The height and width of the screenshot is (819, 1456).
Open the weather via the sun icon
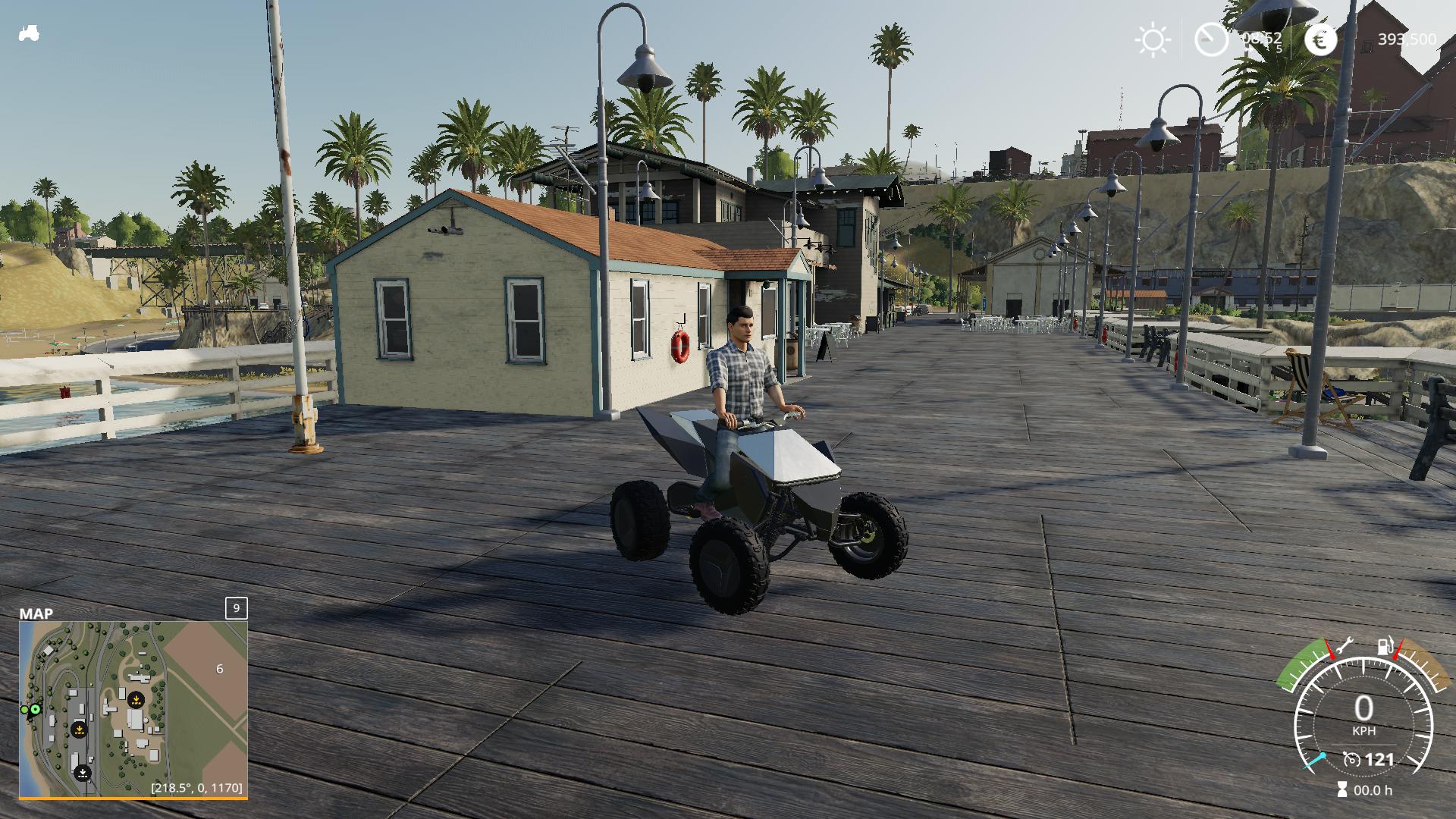1152,40
